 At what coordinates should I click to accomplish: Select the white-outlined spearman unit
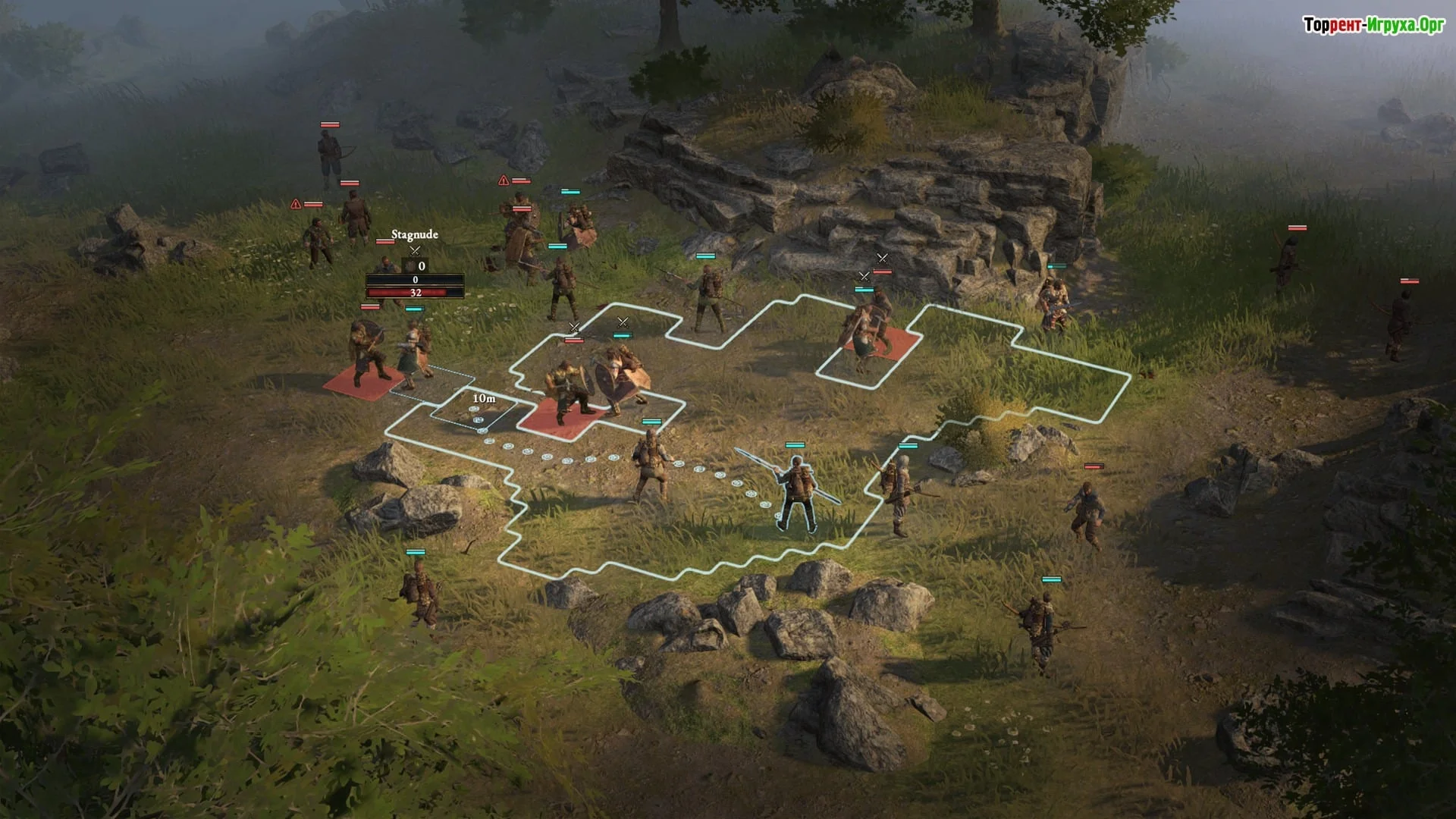(x=797, y=491)
